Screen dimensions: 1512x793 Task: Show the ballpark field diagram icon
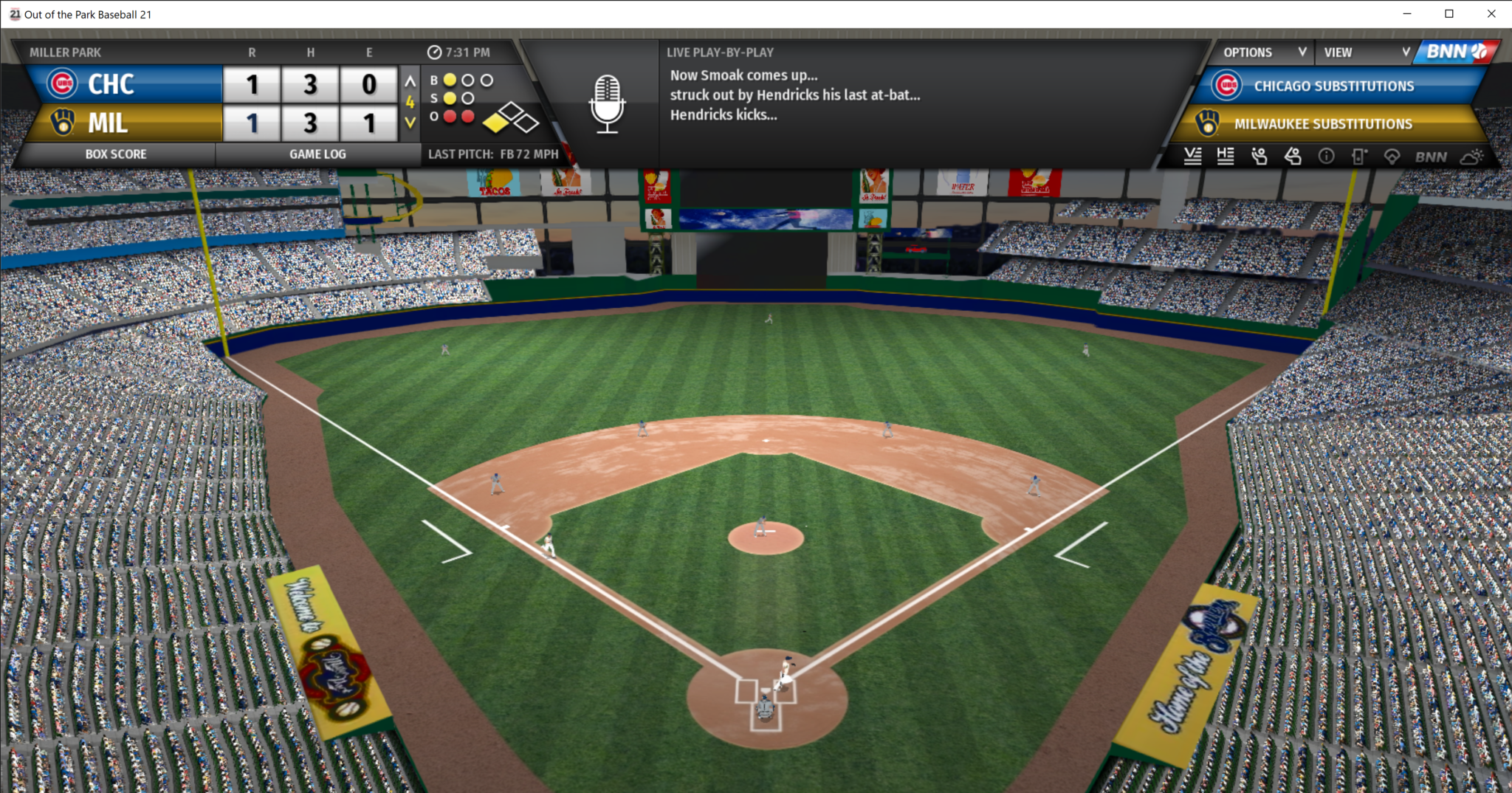[x=1392, y=156]
